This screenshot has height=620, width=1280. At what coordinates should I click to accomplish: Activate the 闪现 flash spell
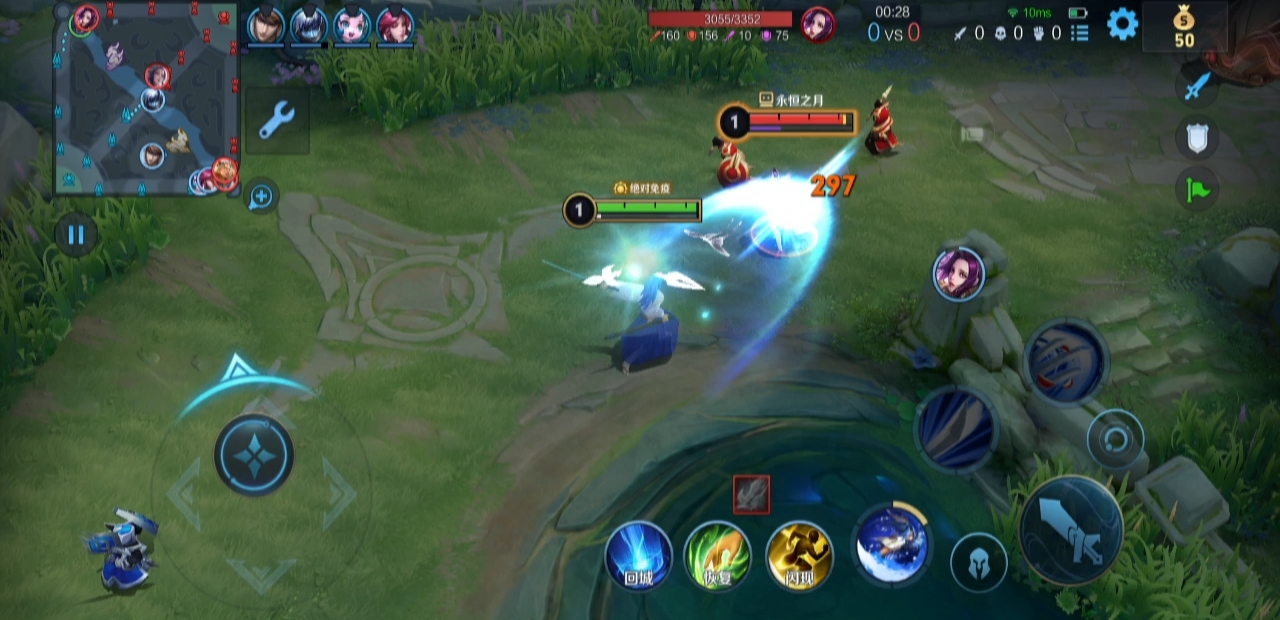799,555
